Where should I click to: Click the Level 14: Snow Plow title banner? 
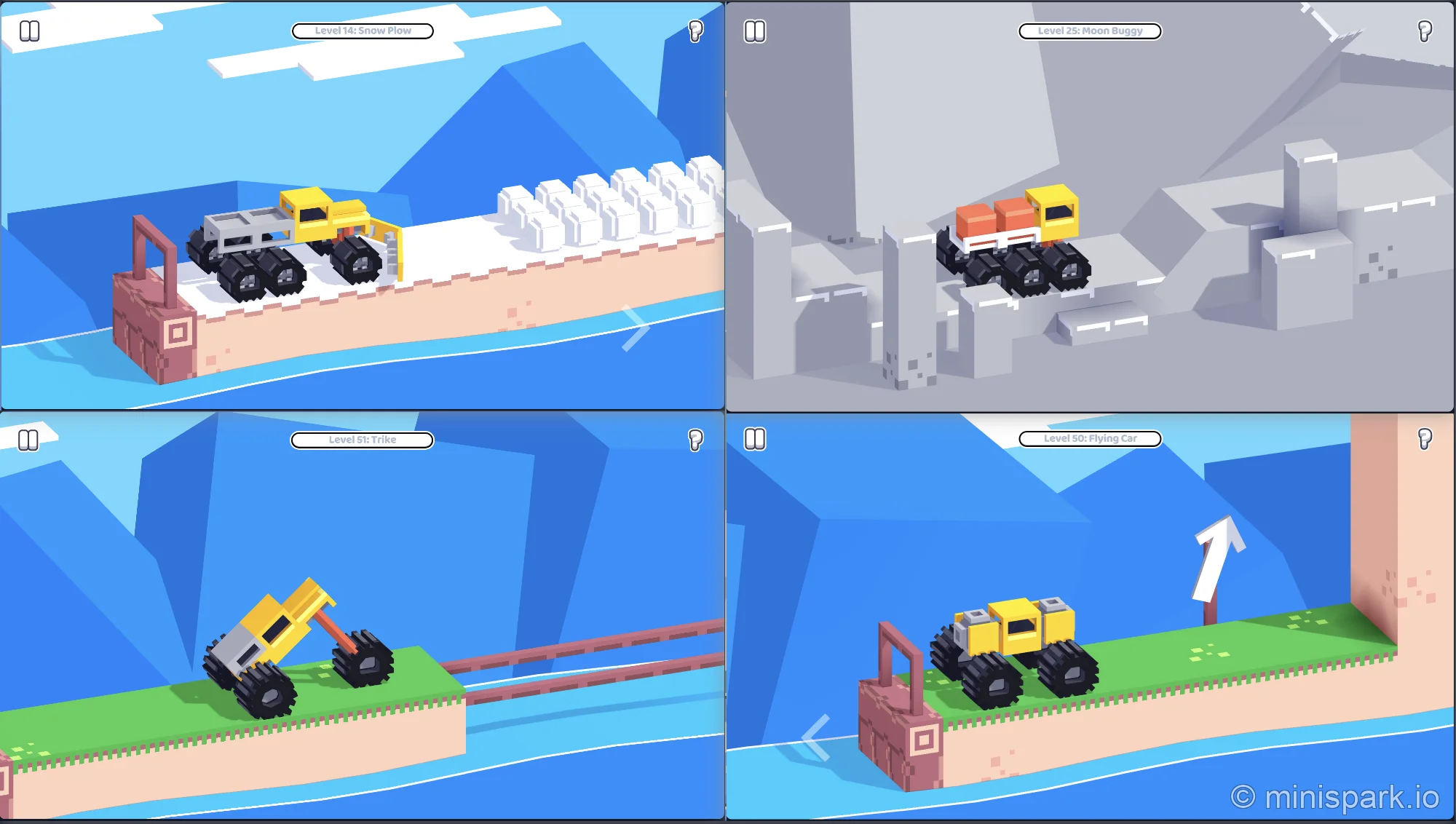[x=362, y=31]
